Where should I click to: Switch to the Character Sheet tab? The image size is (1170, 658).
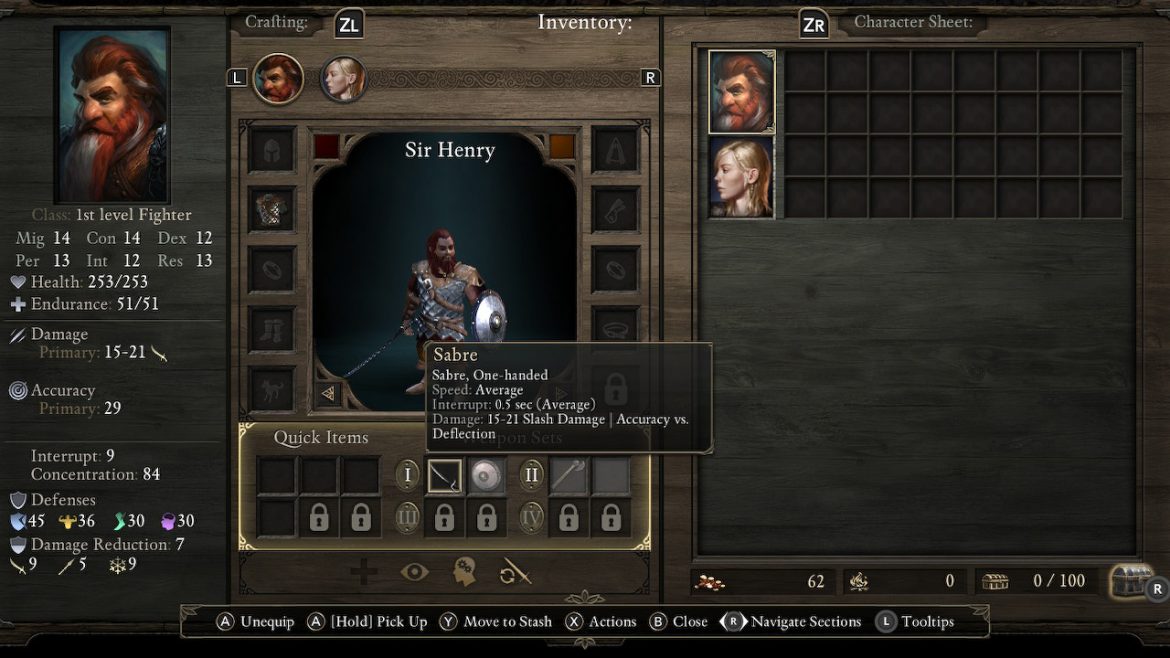912,22
